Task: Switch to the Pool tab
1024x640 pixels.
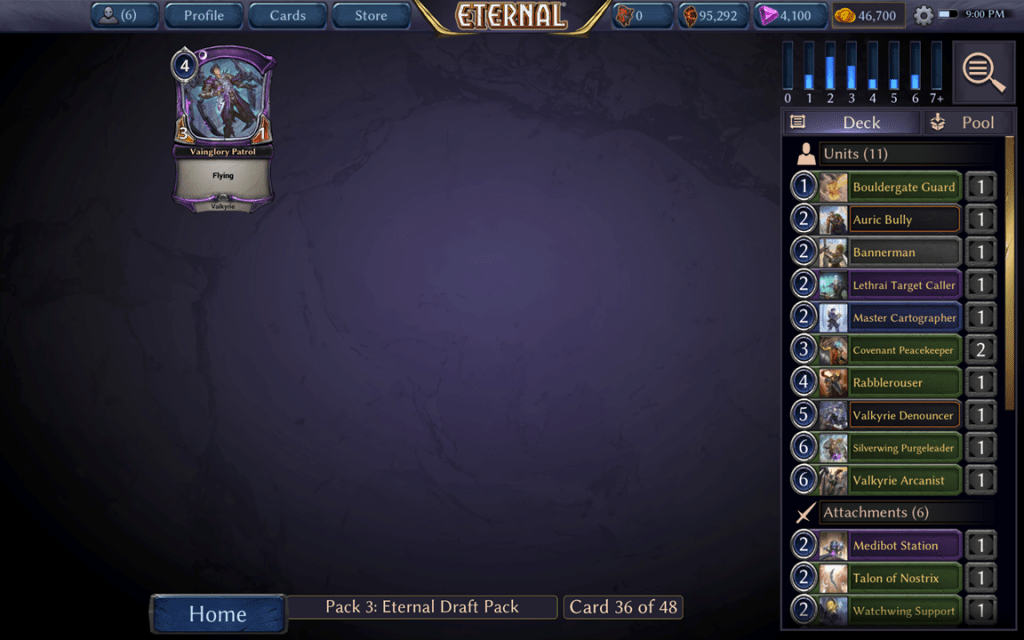Action: coord(966,122)
